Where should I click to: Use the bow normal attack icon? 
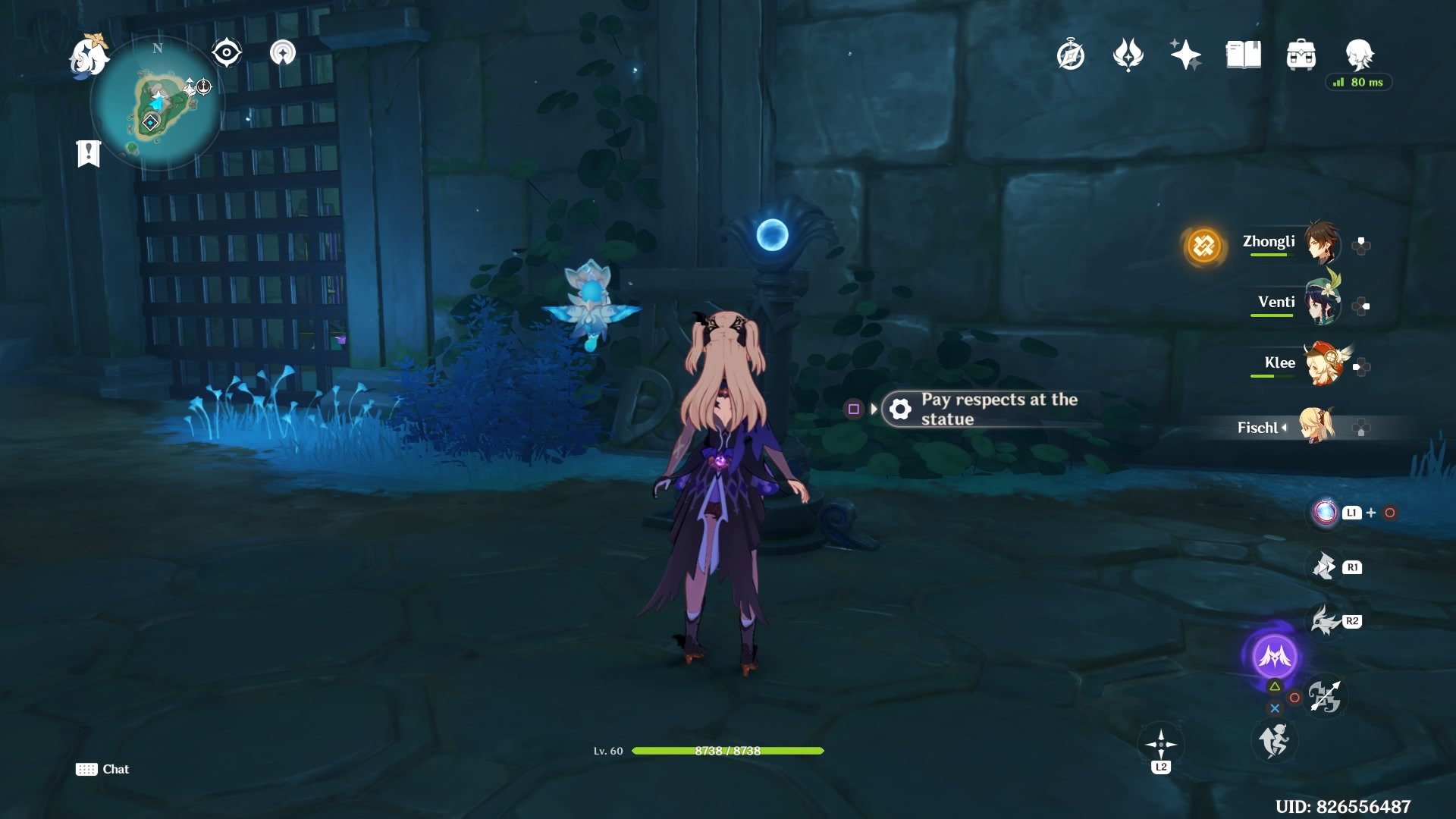pos(1324,696)
